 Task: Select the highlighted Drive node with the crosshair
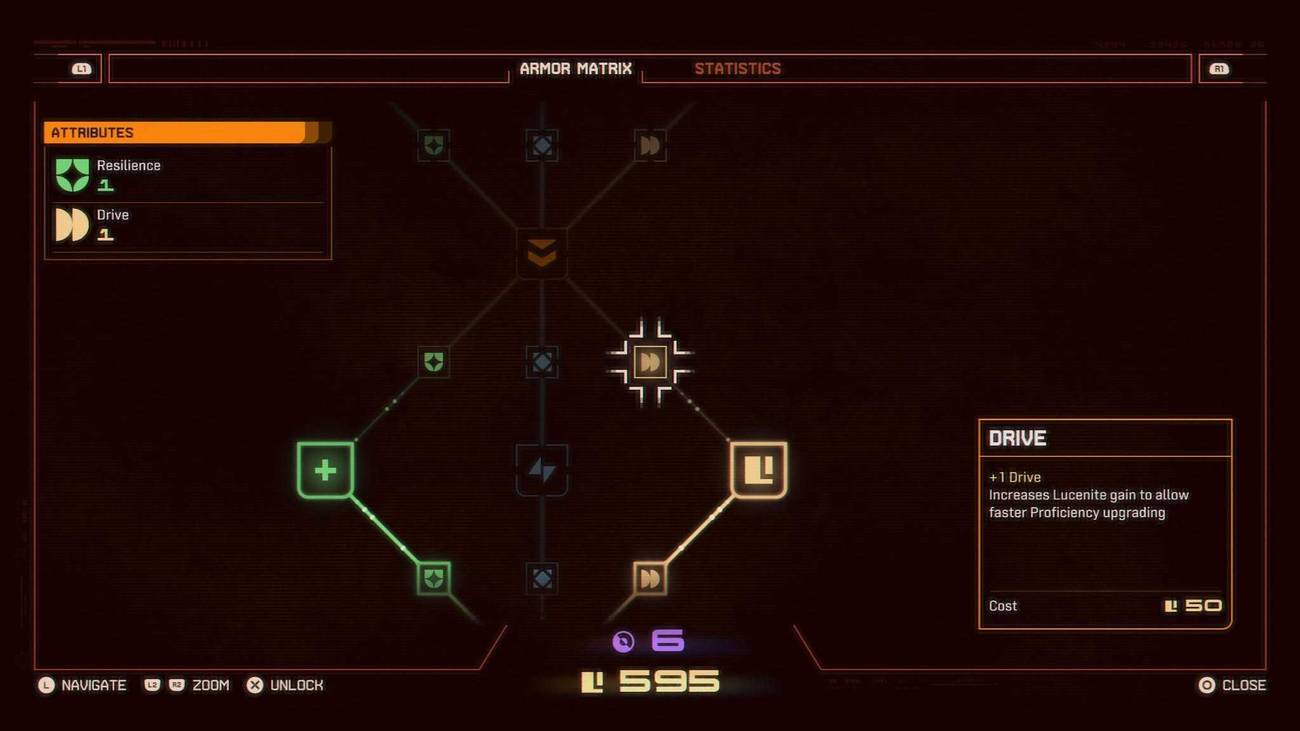[650, 362]
